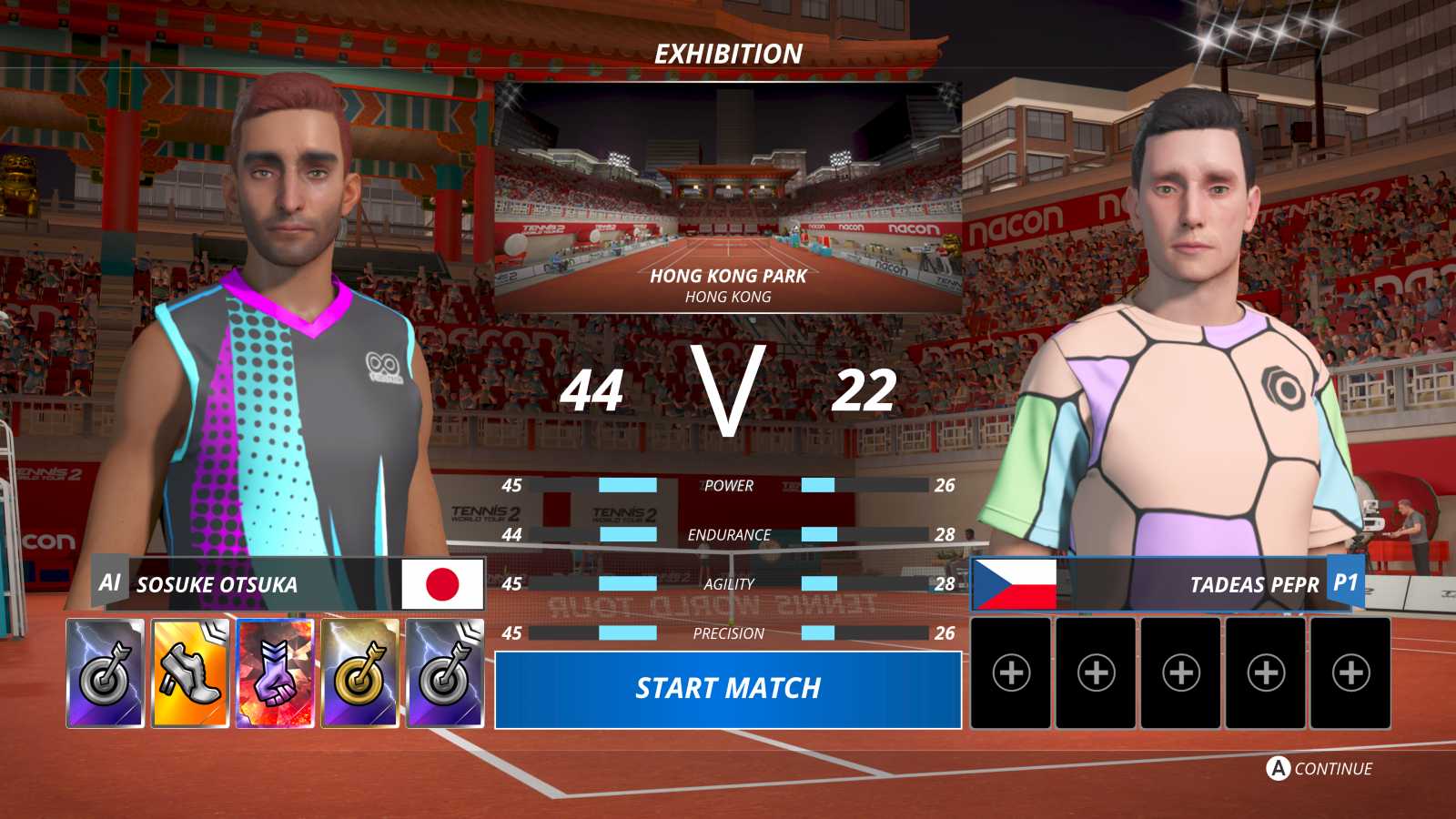The image size is (1456, 819).
Task: Click the Czech Republic flag beside Tadeas Pepr
Action: (1014, 584)
